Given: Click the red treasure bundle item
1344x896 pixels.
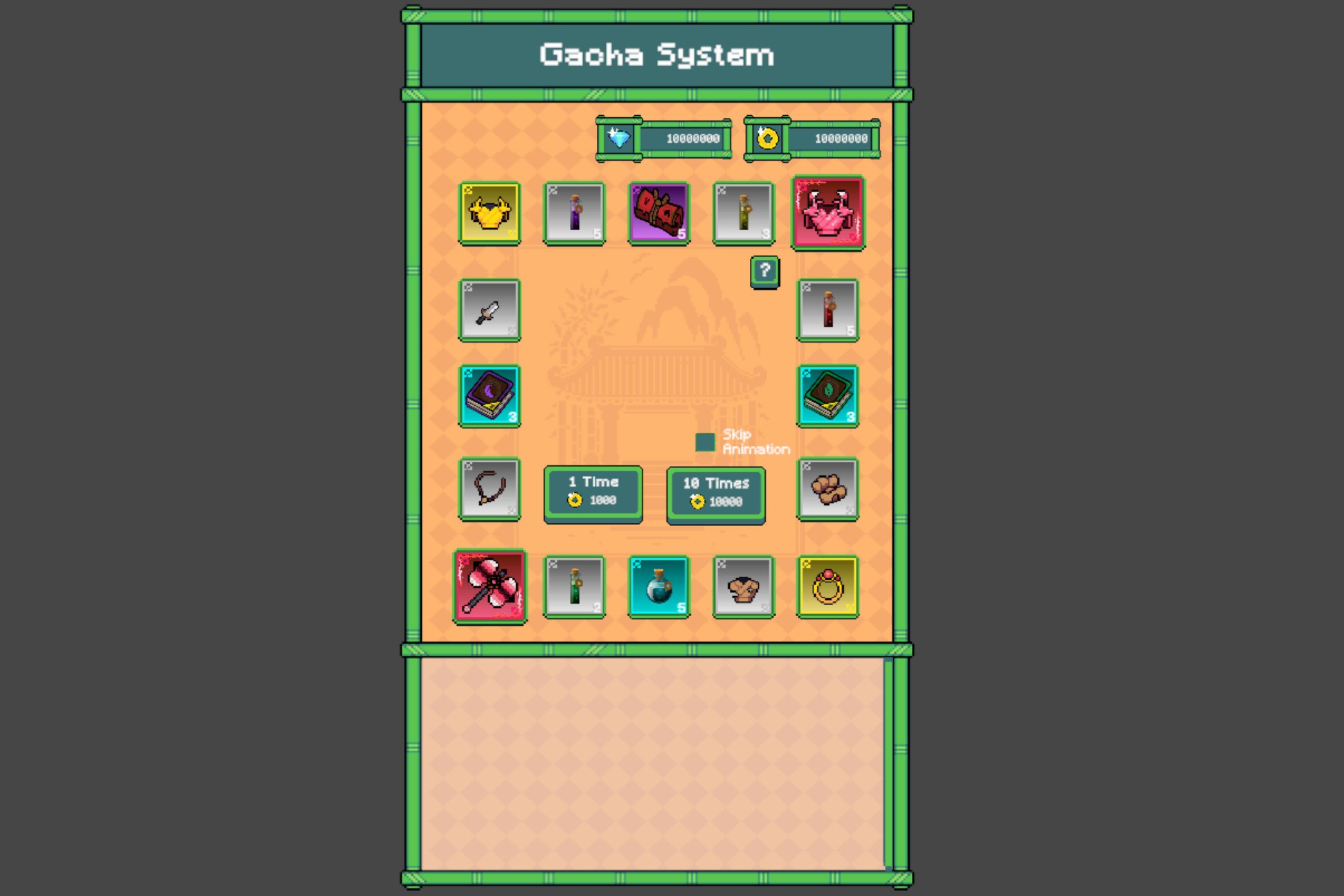Looking at the screenshot, I should [x=658, y=212].
